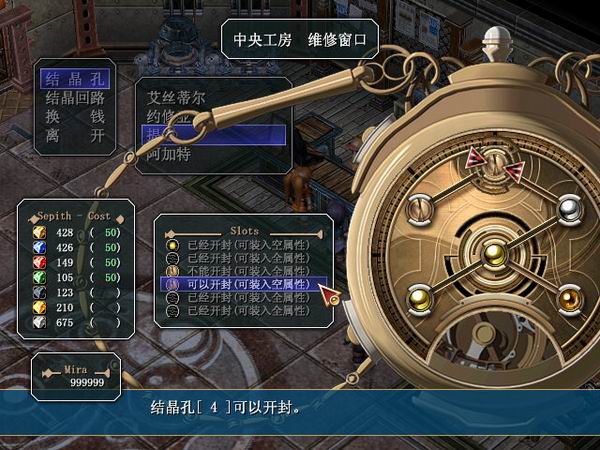Choose the outer yellow orbment slot
Image resolution: width=600 pixels, height=450 pixels.
click(418, 297)
